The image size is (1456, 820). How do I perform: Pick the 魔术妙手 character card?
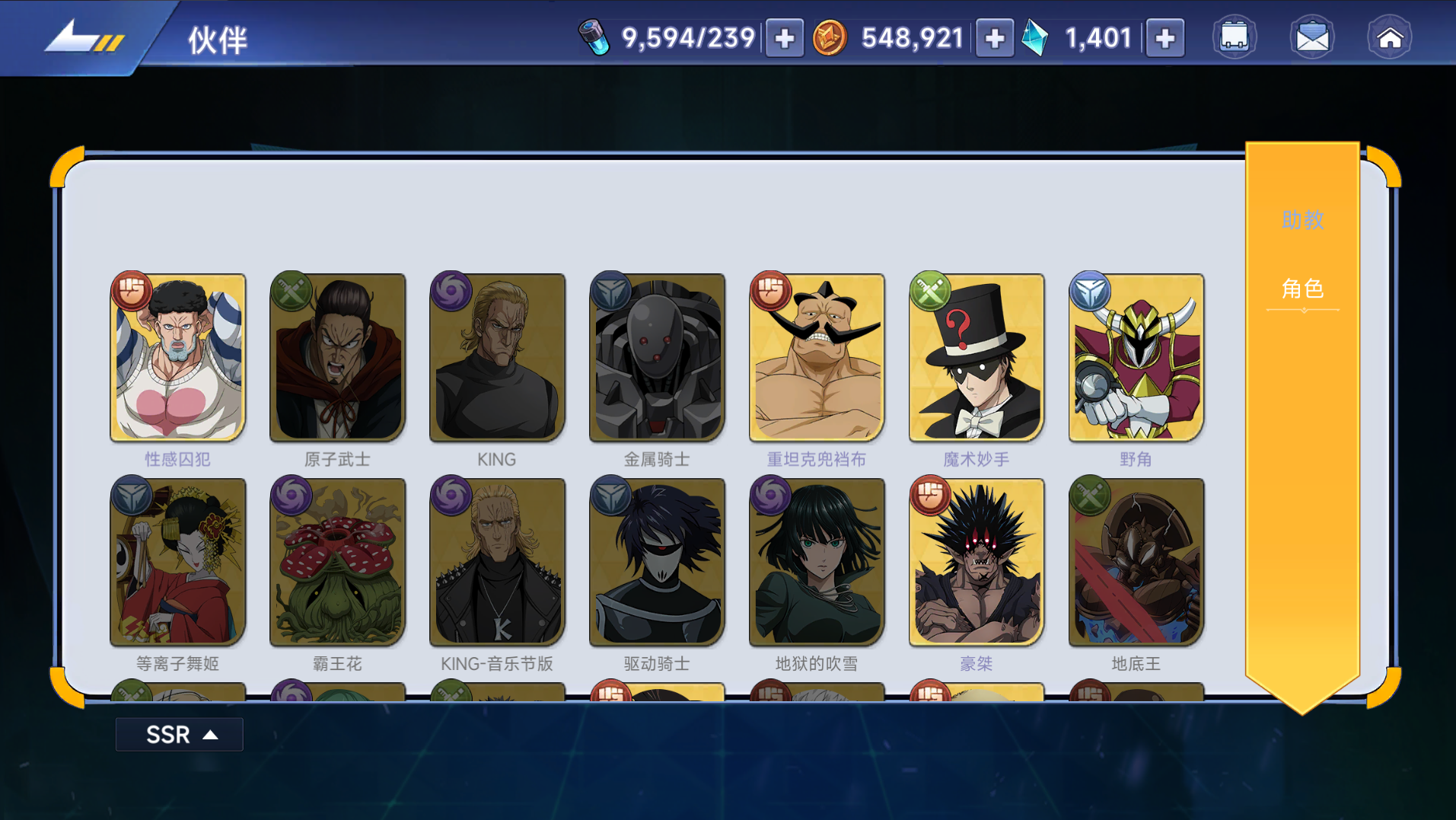click(x=977, y=358)
